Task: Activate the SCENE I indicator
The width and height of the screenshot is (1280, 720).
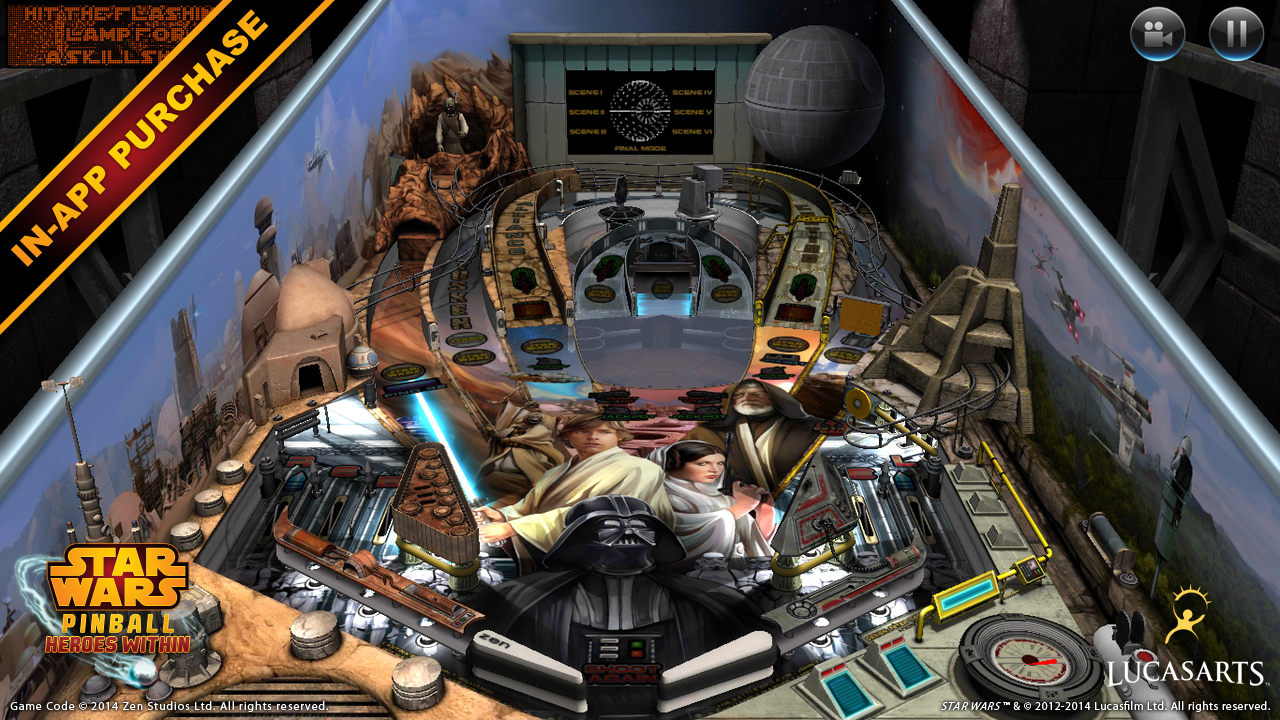Action: pos(586,92)
